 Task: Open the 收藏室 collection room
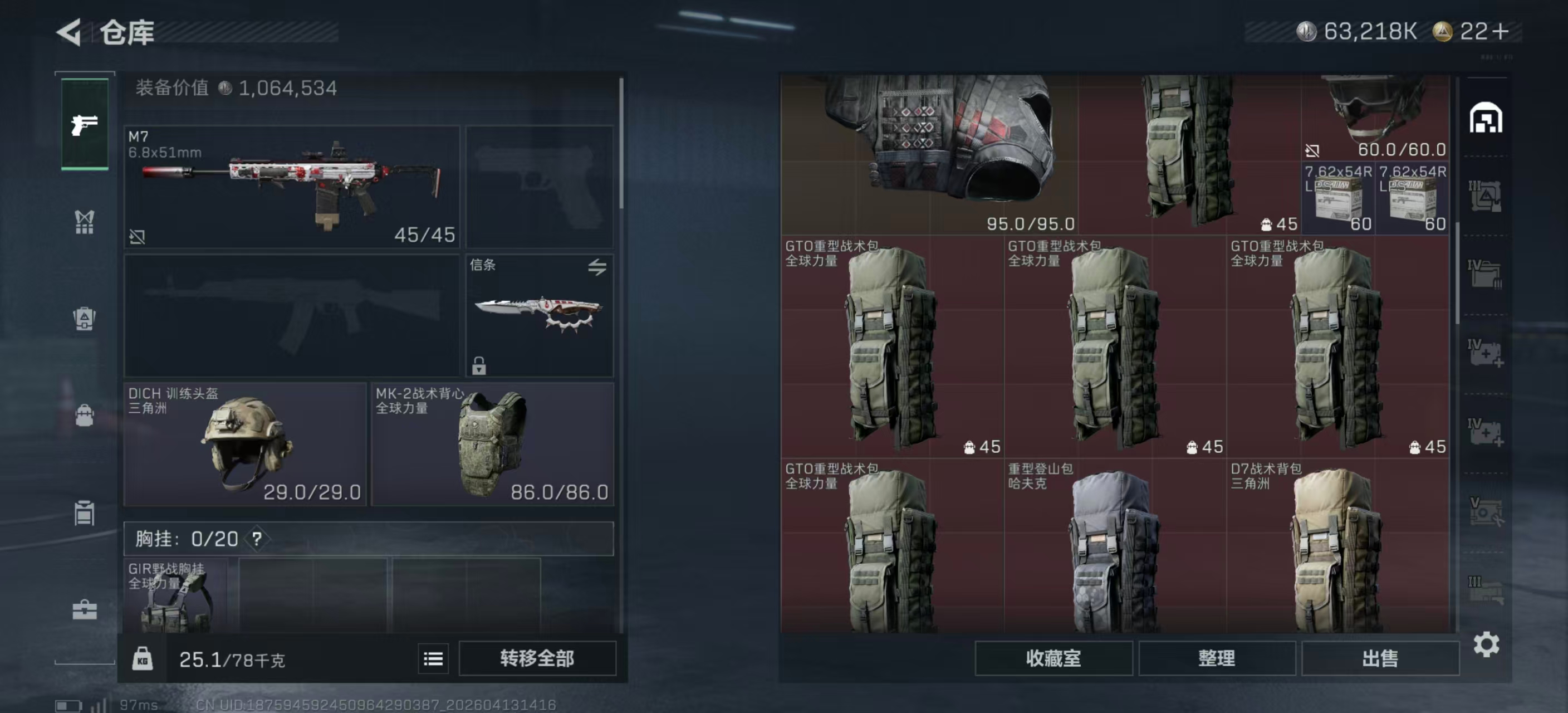click(x=1053, y=658)
